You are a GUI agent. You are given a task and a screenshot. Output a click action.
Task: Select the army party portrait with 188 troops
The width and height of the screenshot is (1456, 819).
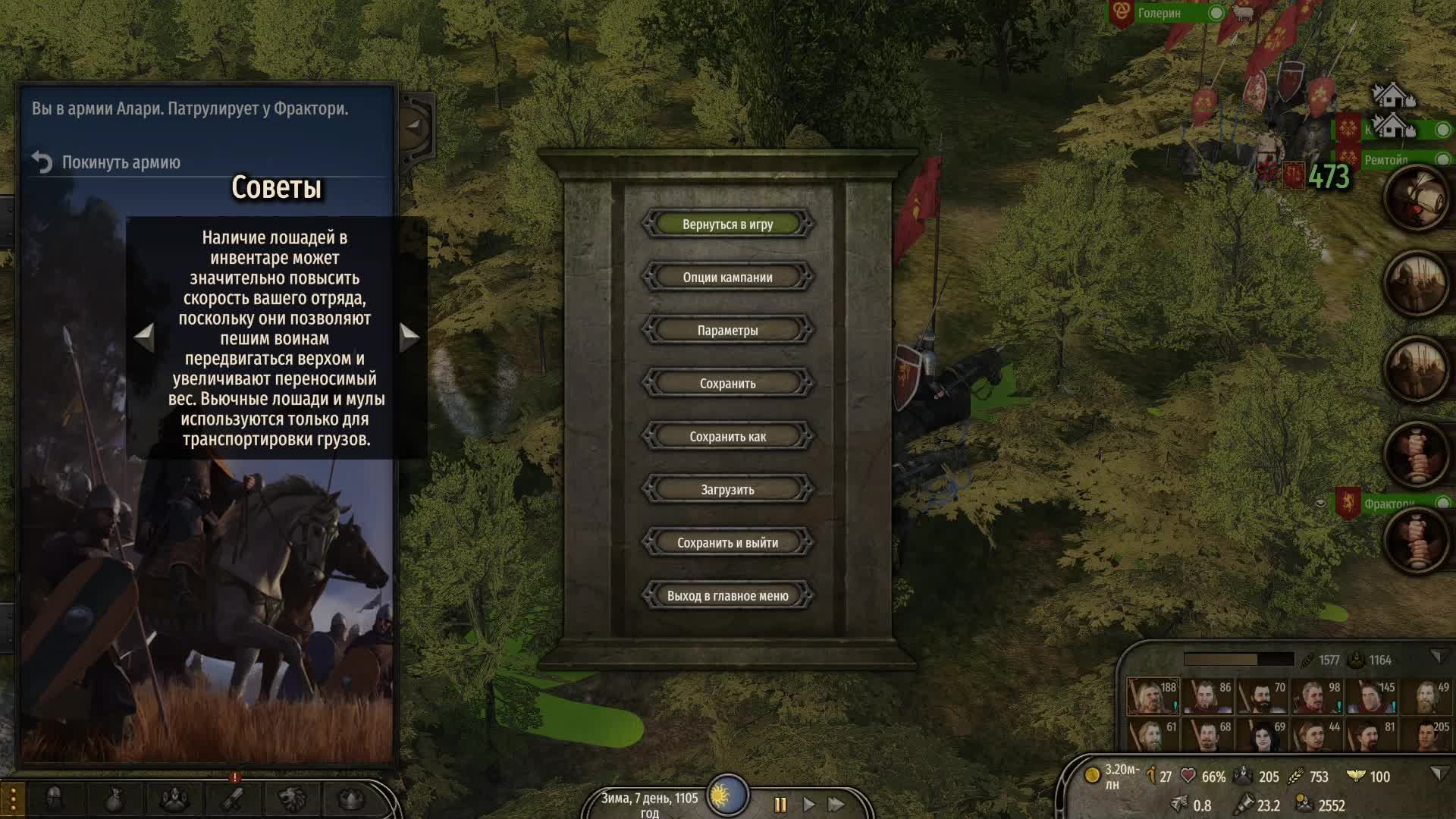pyautogui.click(x=1153, y=697)
